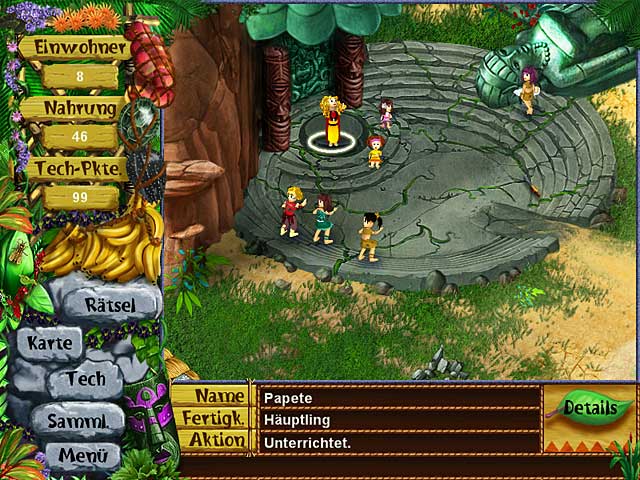The width and height of the screenshot is (640, 480).
Task: Open the Tech upgrades screen
Action: point(85,380)
